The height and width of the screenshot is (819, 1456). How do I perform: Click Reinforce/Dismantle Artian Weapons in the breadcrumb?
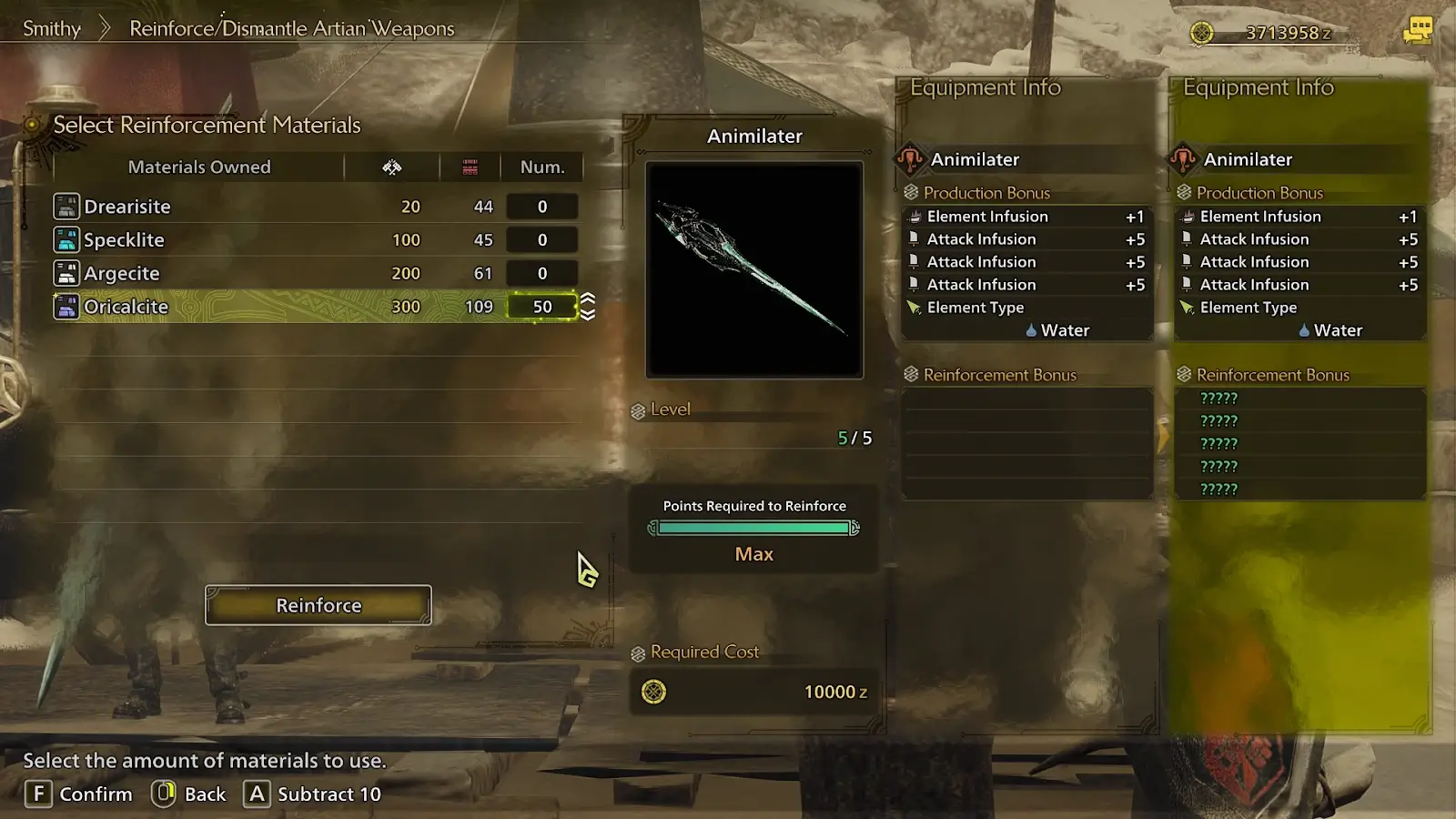pyautogui.click(x=293, y=28)
